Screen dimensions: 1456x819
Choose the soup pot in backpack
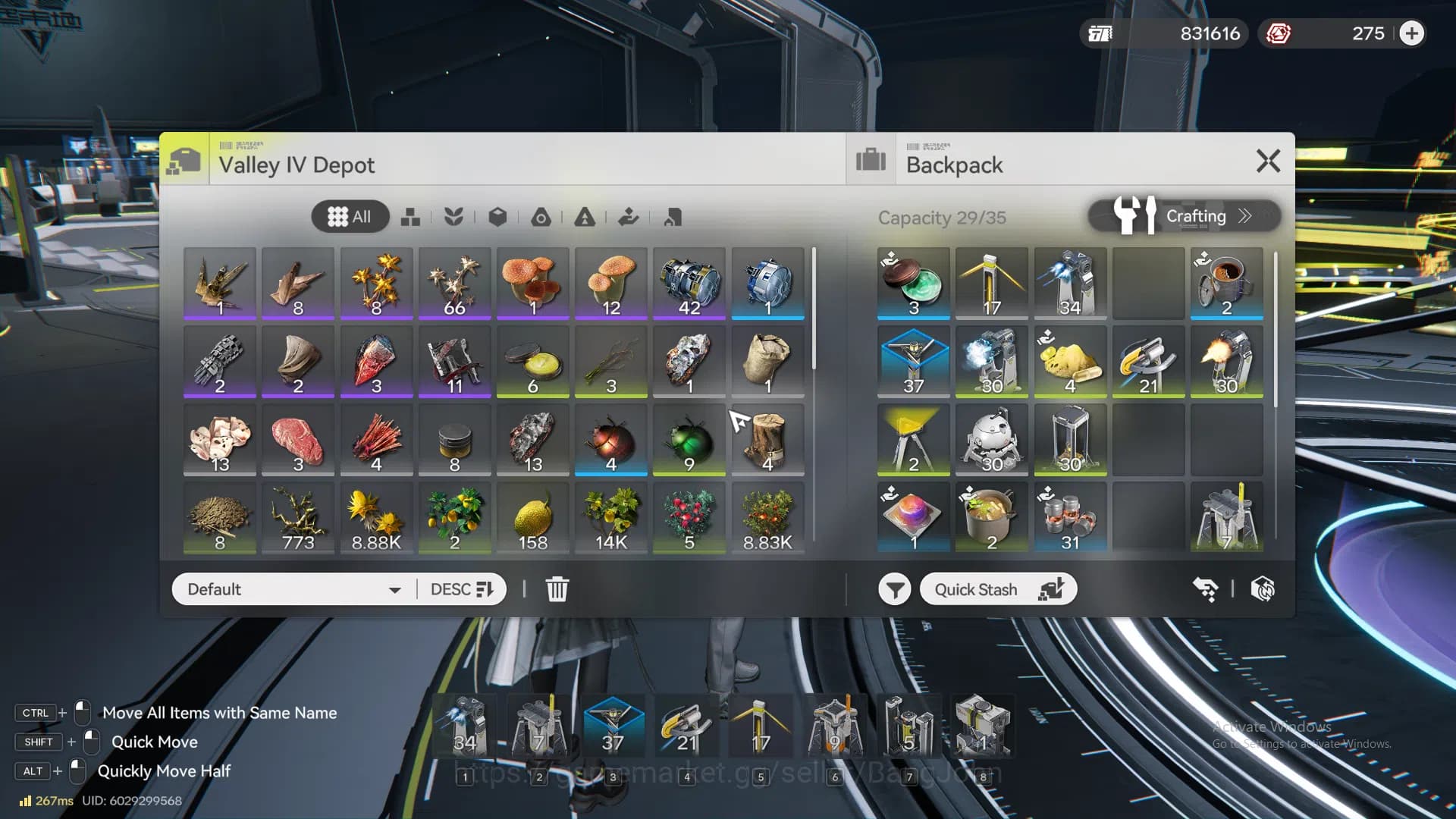tap(991, 519)
